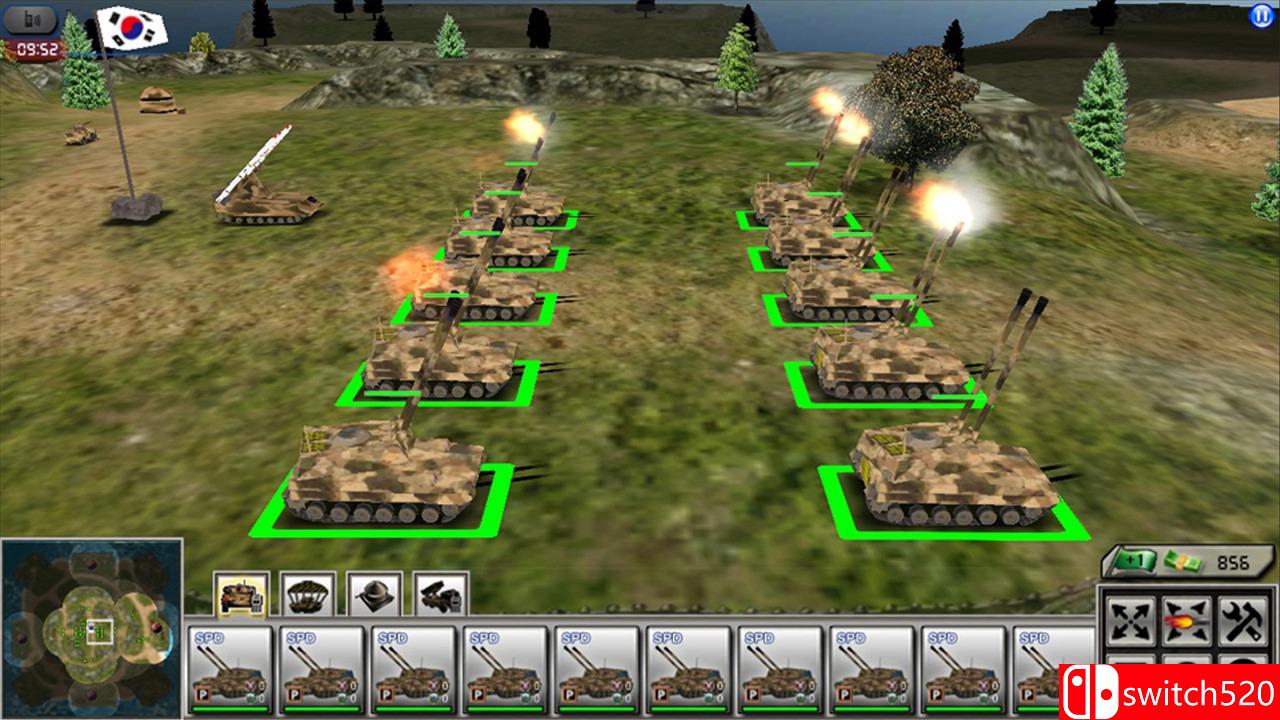Click the cash banknote icon beside 856
This screenshot has height=720, width=1280.
point(1185,562)
